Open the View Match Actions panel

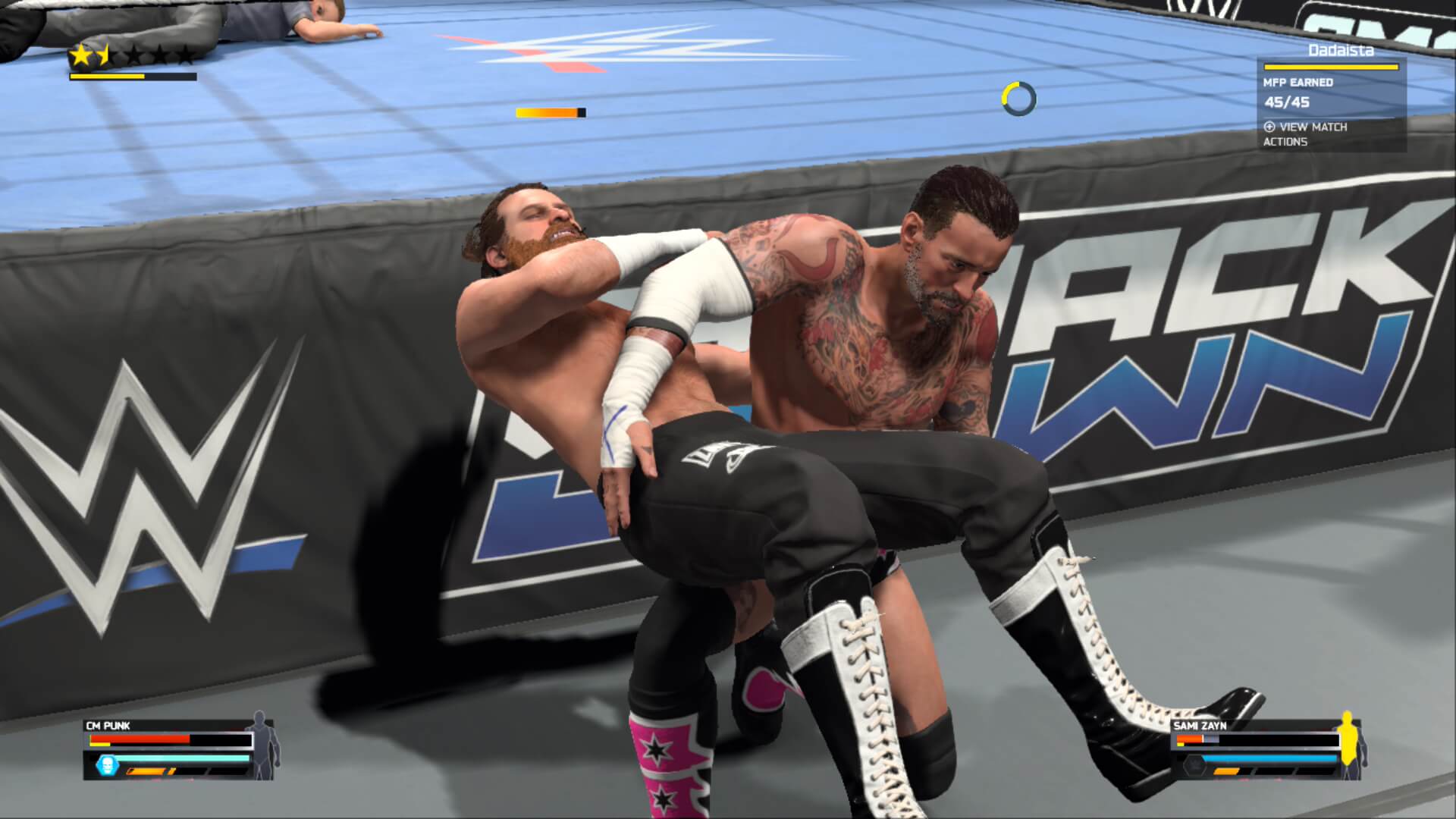click(x=1304, y=133)
